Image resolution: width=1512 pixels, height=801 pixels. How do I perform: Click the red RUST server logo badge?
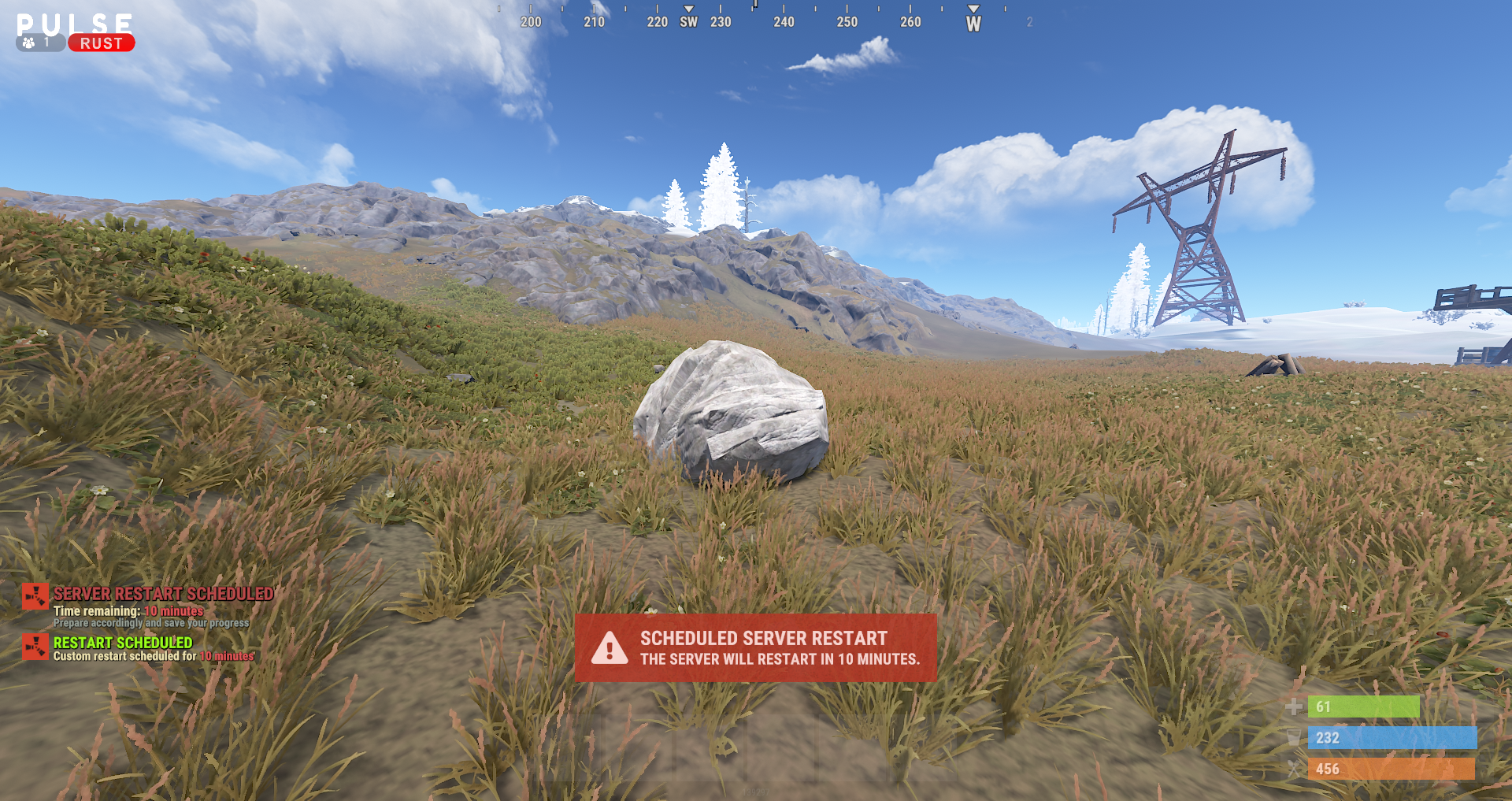[102, 43]
